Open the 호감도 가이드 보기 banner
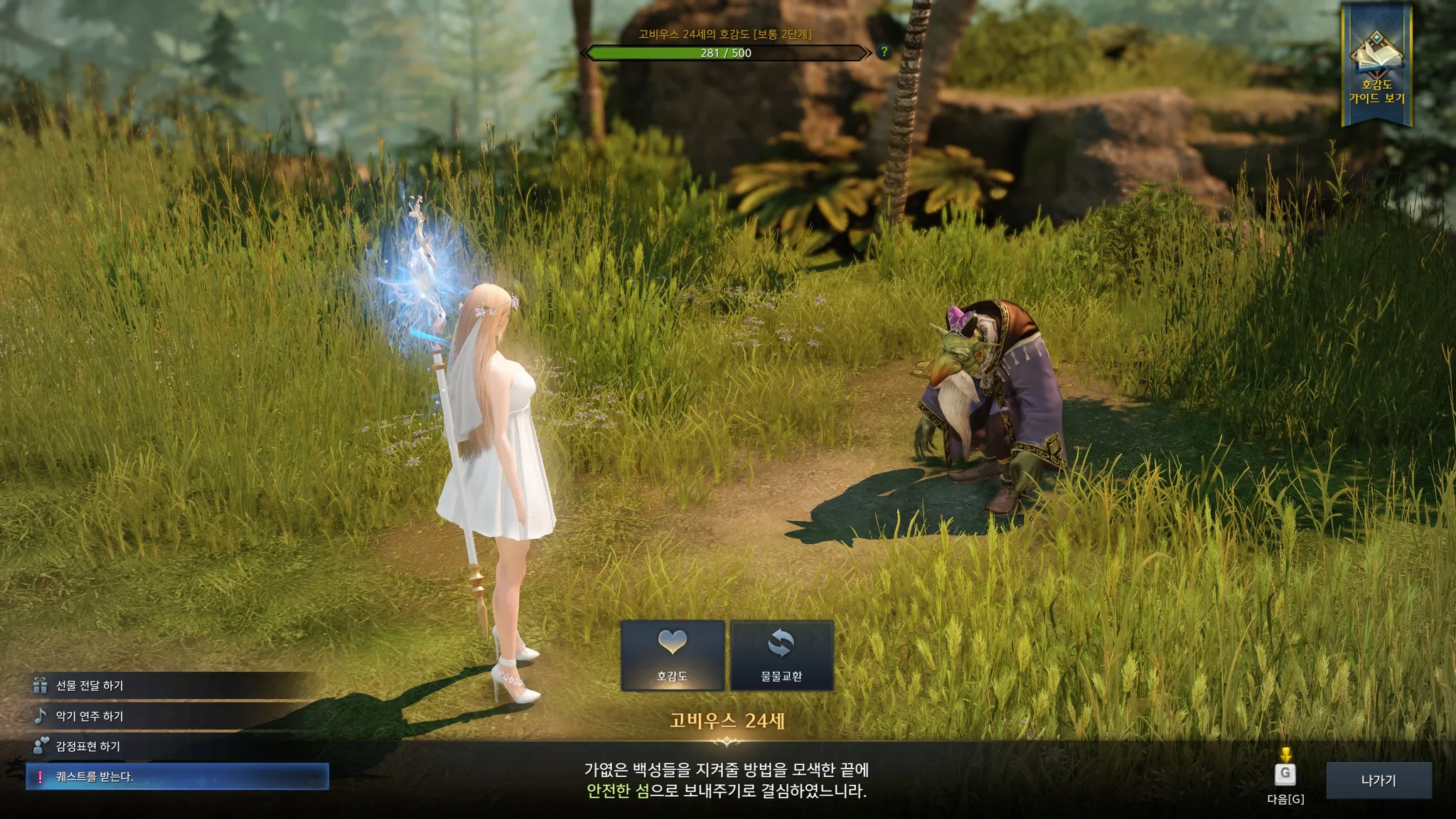The width and height of the screenshot is (1456, 819). coord(1376,68)
